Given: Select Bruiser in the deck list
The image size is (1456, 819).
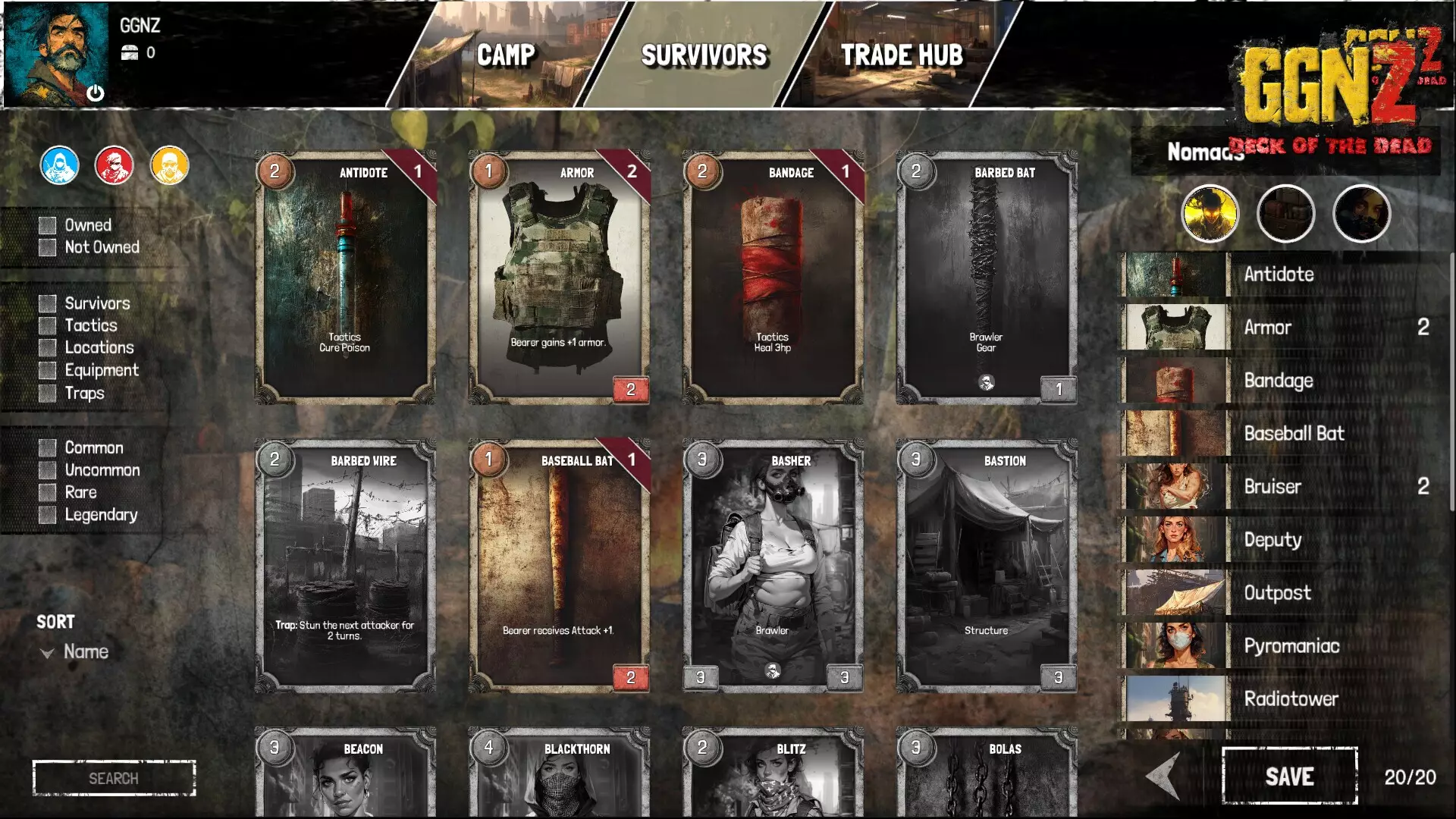Looking at the screenshot, I should (1272, 486).
